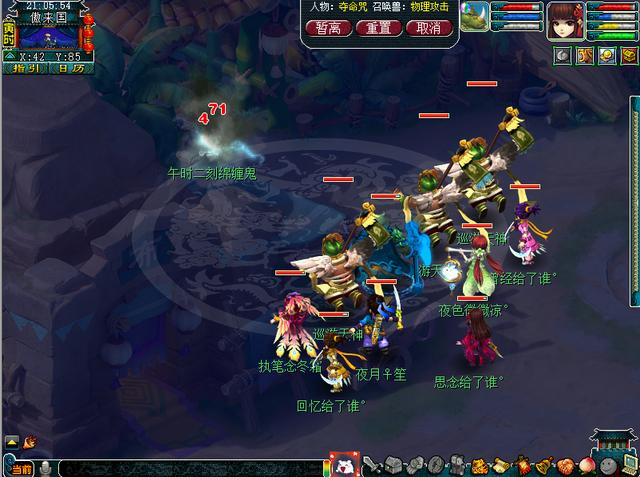
Task: Click the golden bell icon
Action: pos(521,466)
